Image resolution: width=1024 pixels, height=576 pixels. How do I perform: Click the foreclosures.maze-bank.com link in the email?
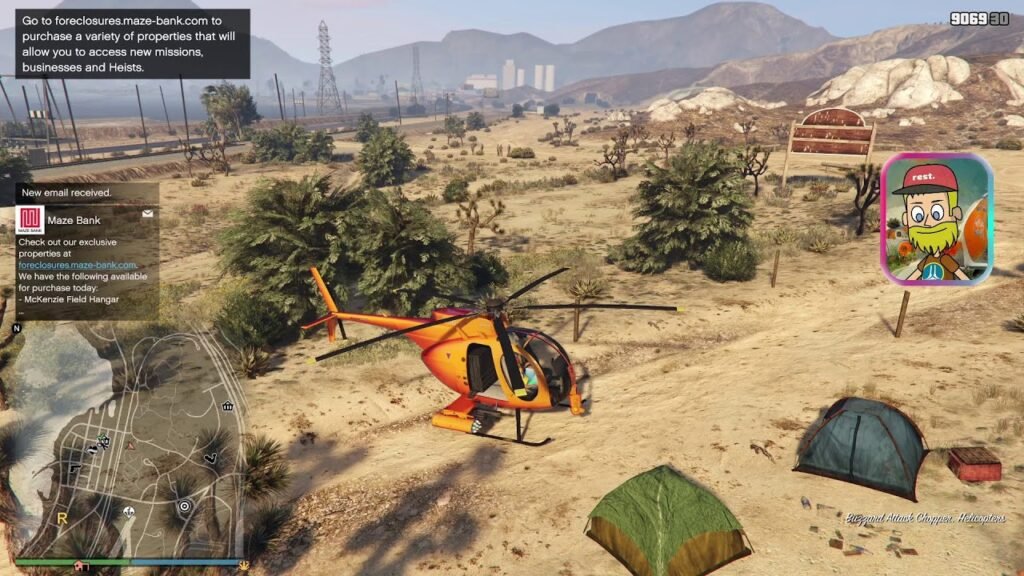click(x=77, y=265)
